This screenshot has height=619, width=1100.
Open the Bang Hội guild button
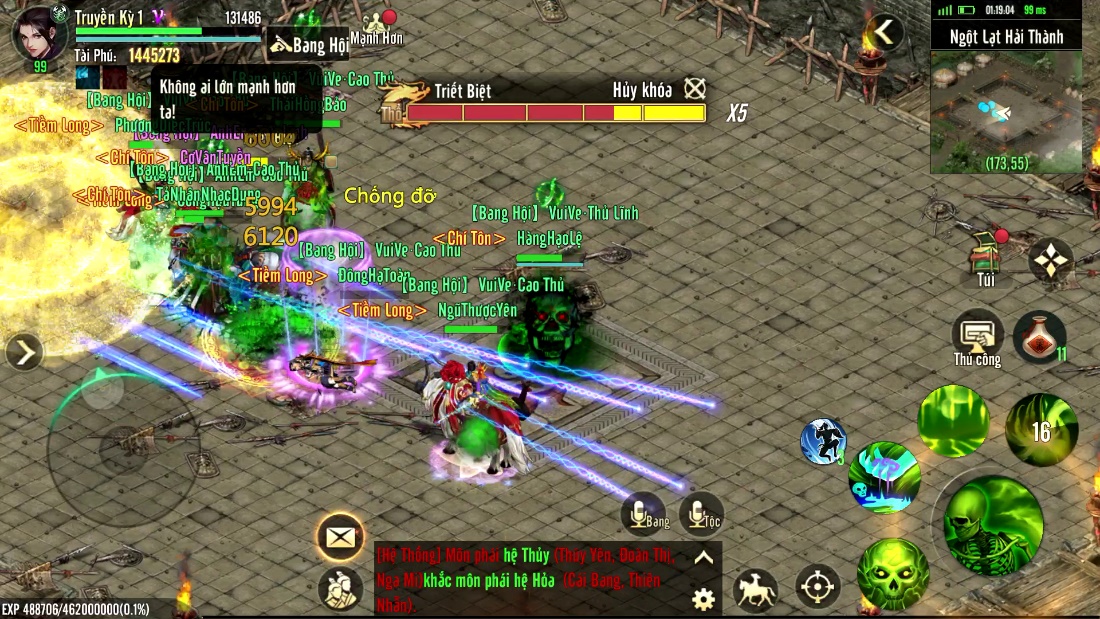pos(308,45)
